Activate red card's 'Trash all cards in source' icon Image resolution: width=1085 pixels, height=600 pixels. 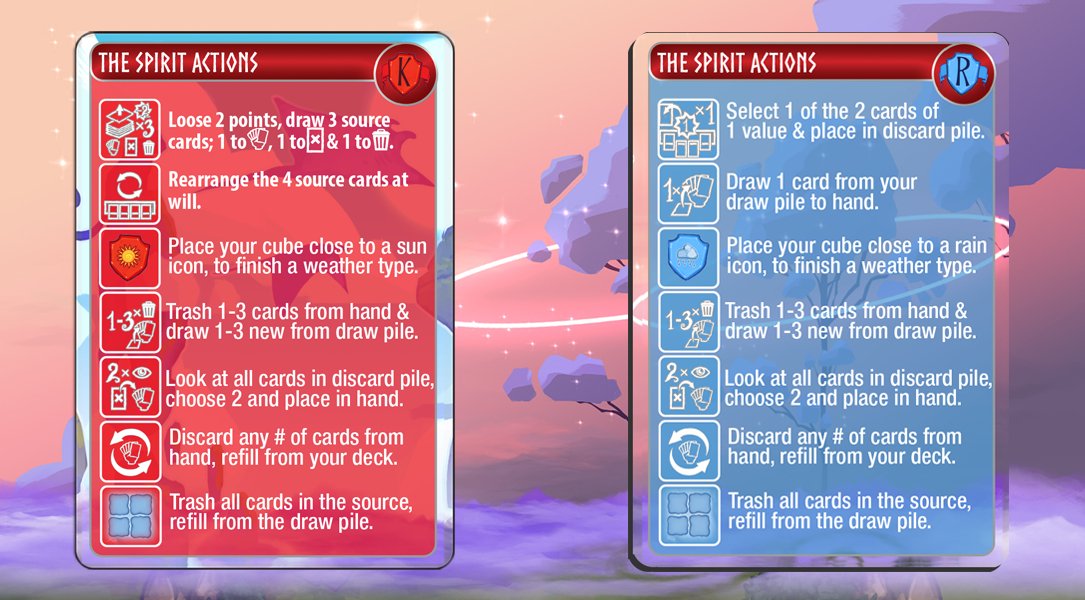pos(131,513)
